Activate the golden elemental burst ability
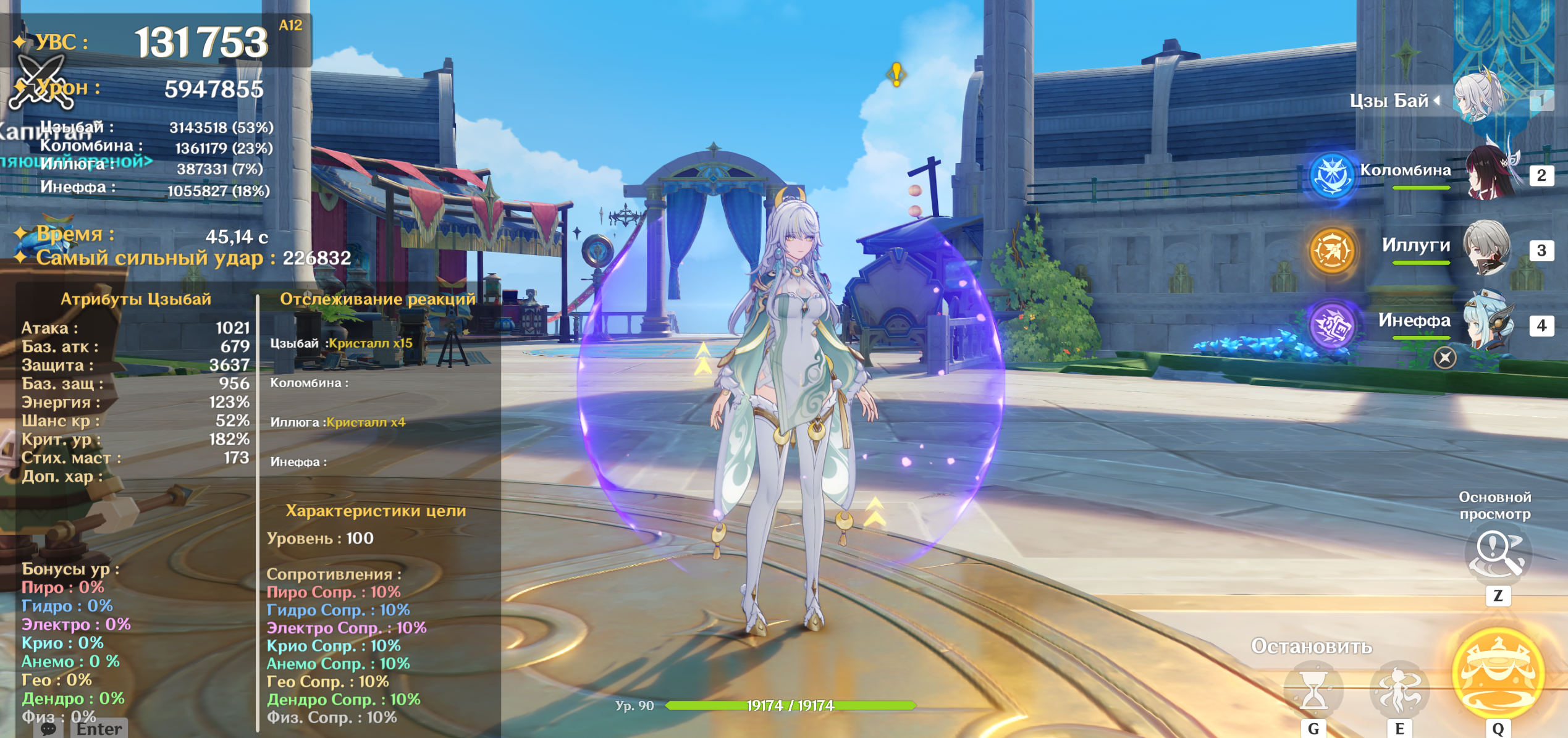Screen dimensions: 1568x738 tap(1498, 673)
